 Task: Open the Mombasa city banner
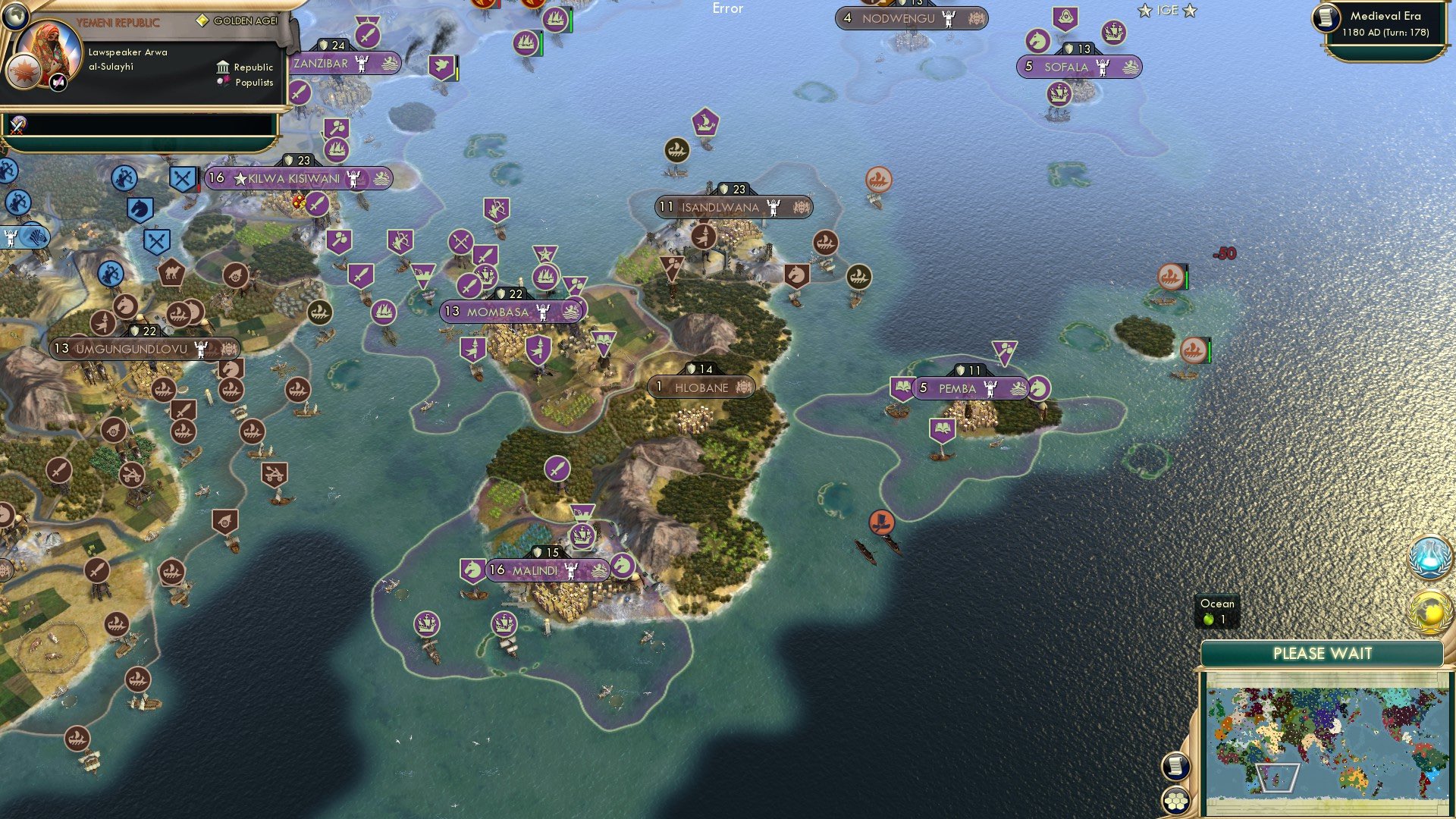pyautogui.click(x=514, y=309)
